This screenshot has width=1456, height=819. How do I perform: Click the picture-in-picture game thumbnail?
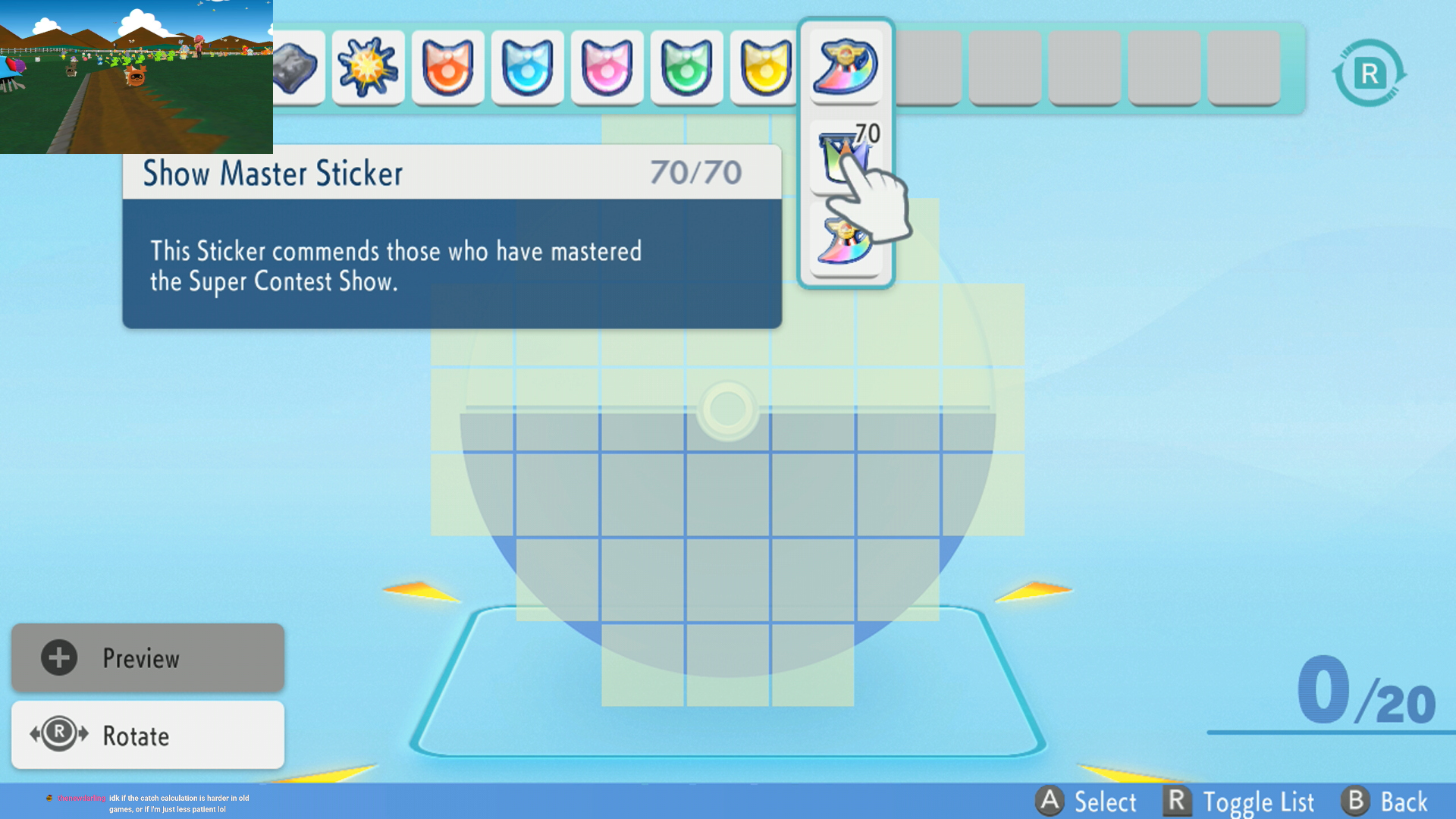[136, 77]
